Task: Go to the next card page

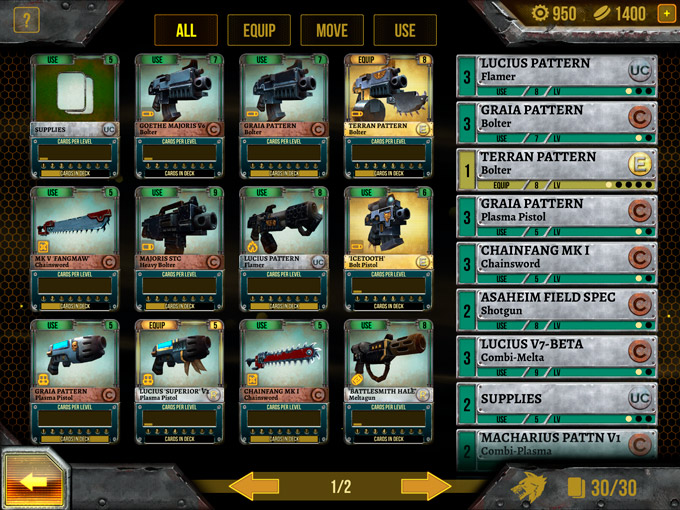Action: tap(425, 487)
